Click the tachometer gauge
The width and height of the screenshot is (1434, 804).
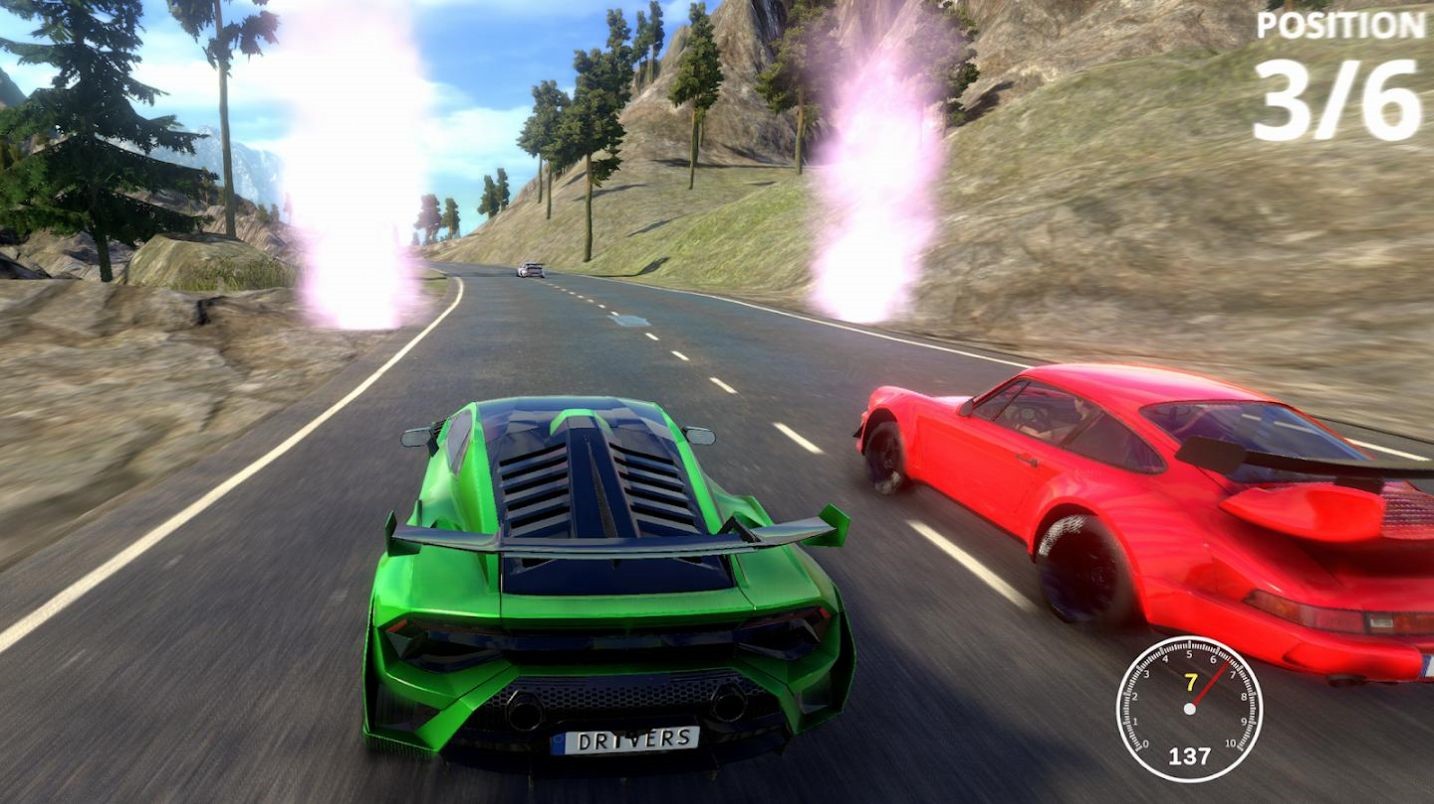(1190, 710)
